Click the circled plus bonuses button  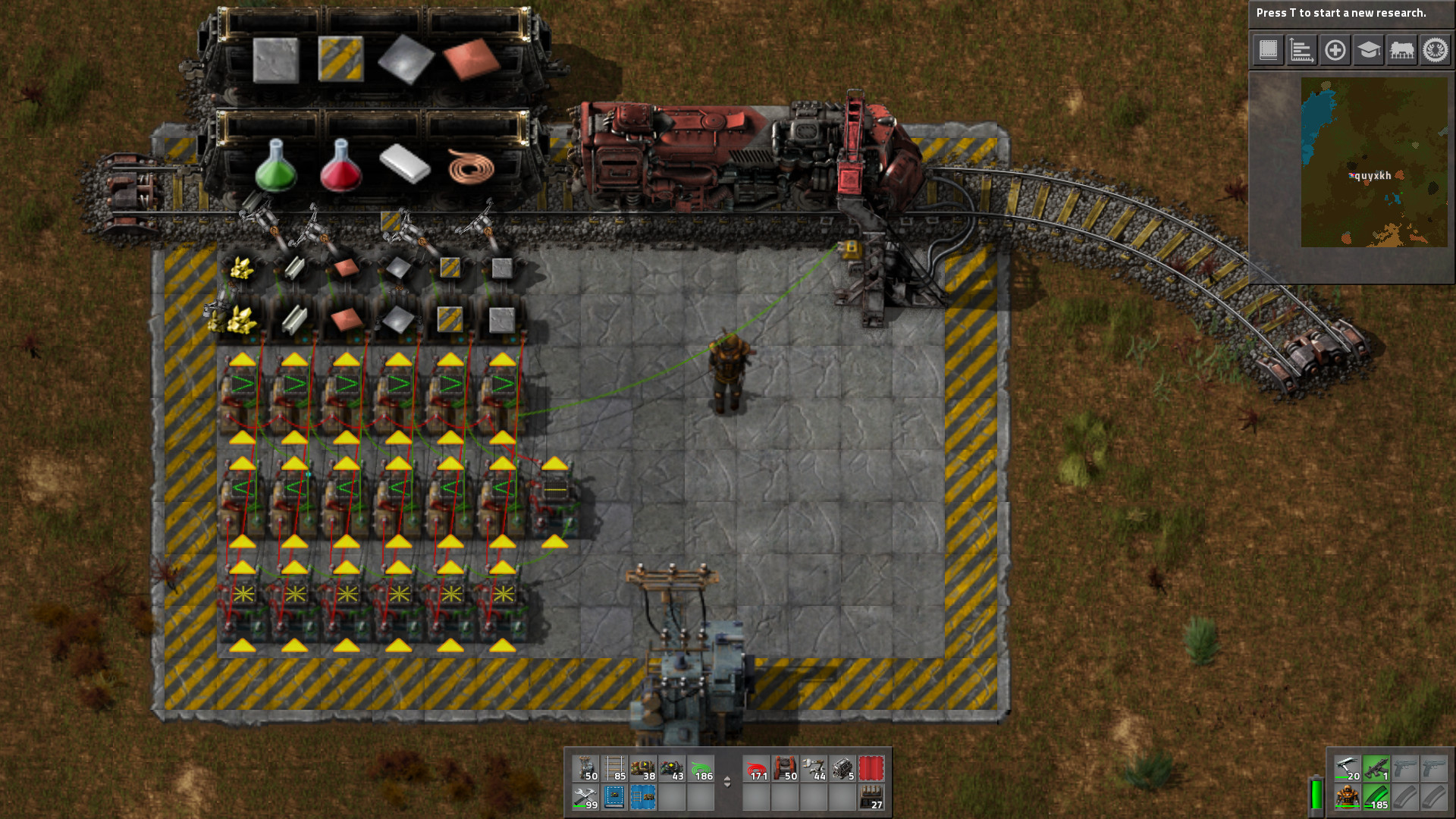pyautogui.click(x=1335, y=50)
